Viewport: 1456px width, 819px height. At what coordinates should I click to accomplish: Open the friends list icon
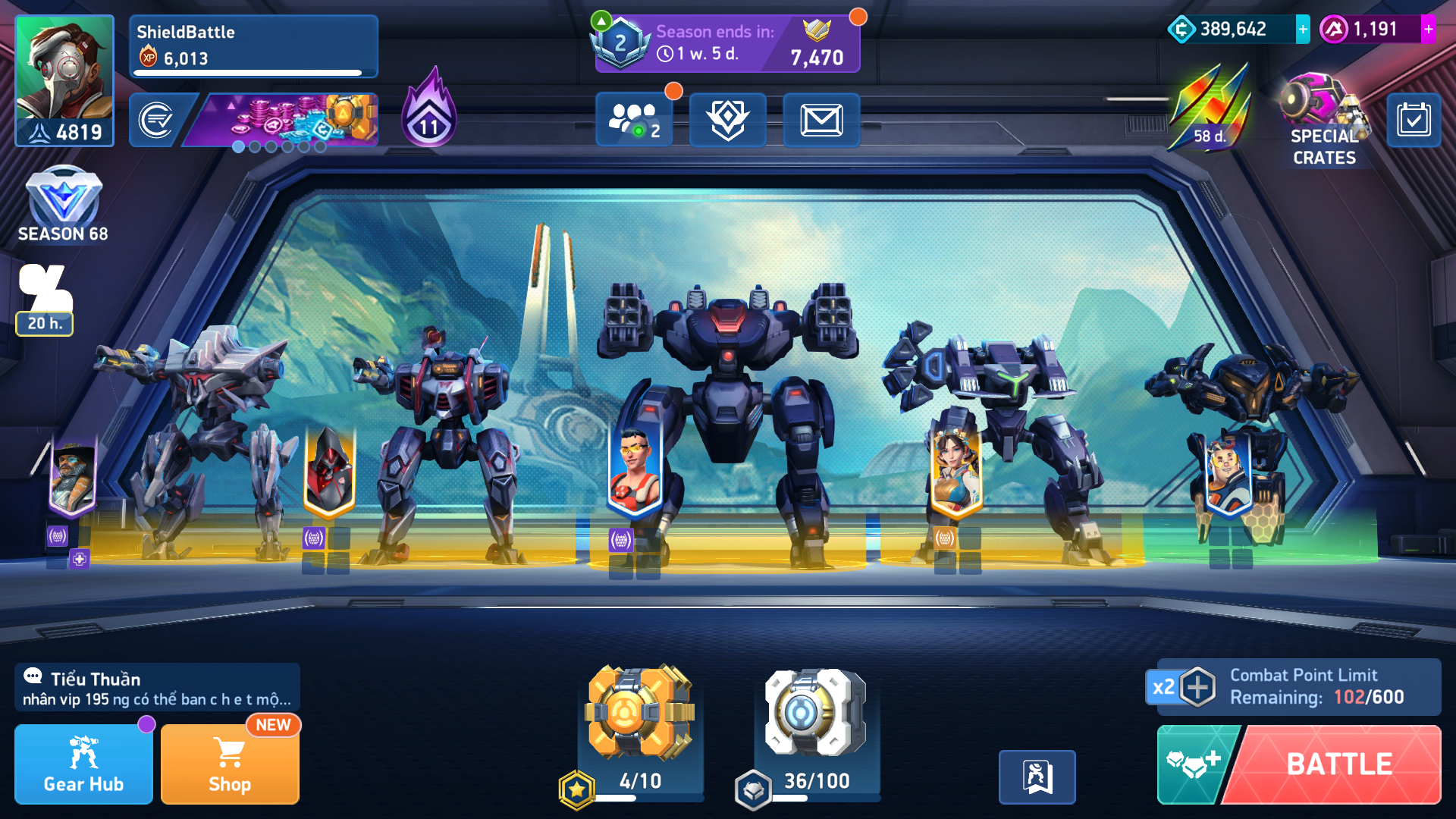coord(634,120)
